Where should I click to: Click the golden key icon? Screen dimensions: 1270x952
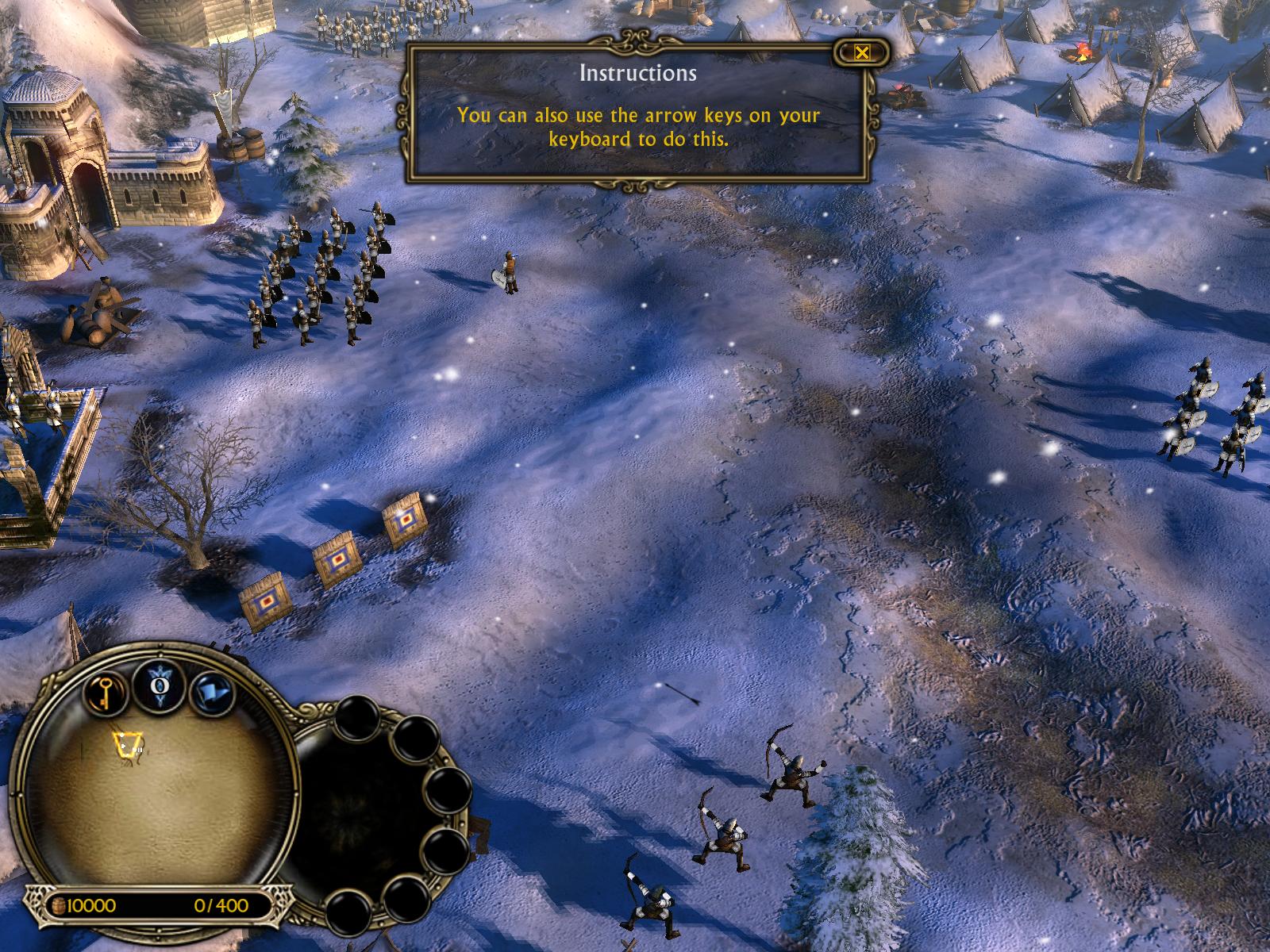103,695
